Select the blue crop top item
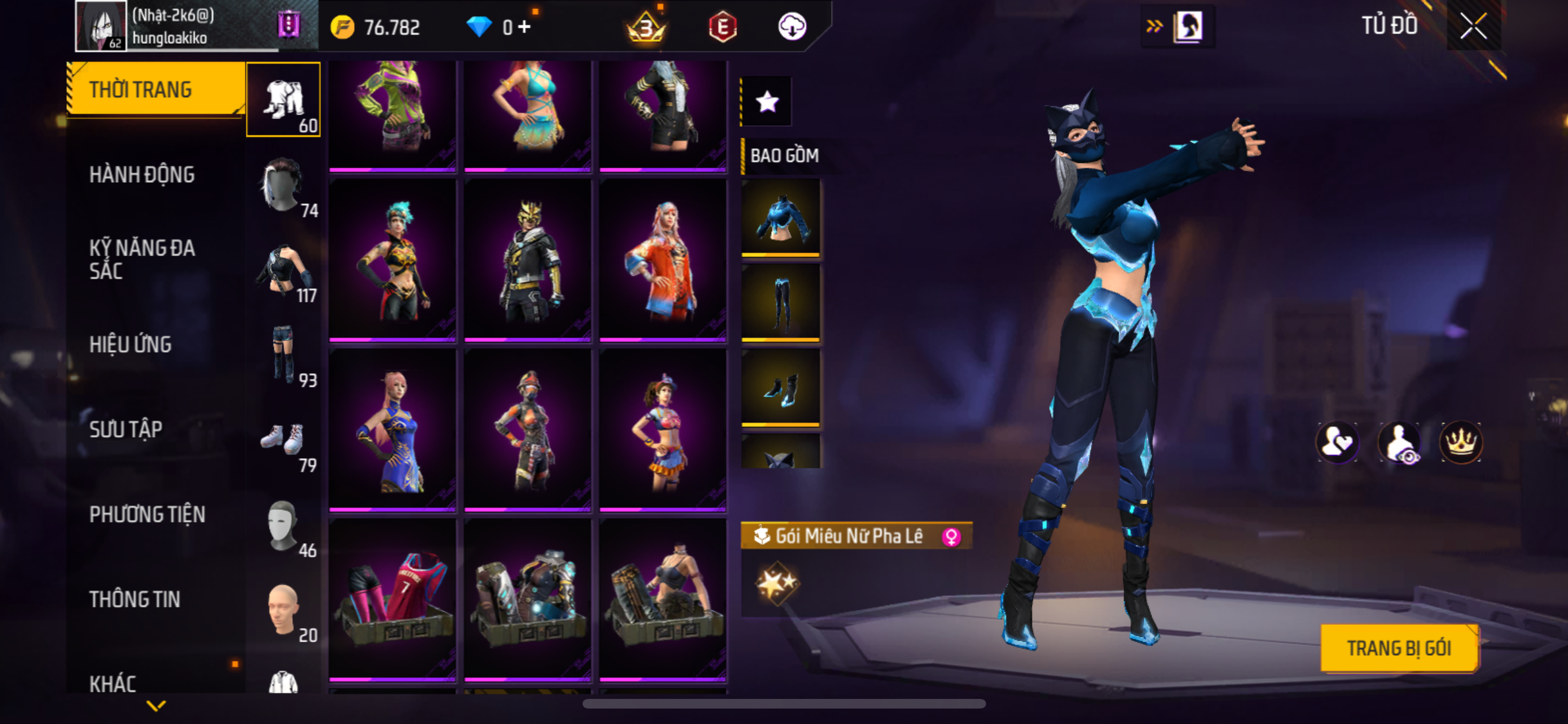This screenshot has width=1568, height=724. (x=781, y=218)
